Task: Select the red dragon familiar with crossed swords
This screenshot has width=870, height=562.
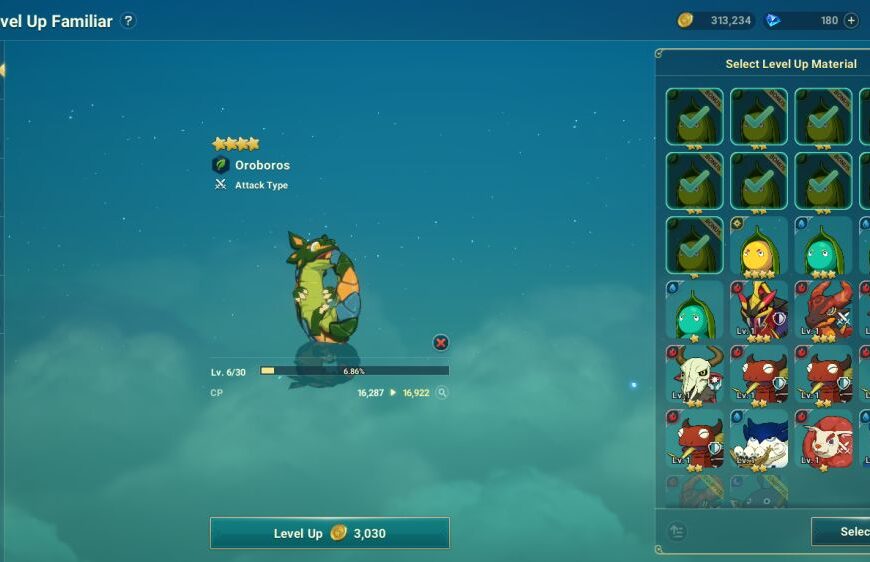Action: [x=823, y=310]
